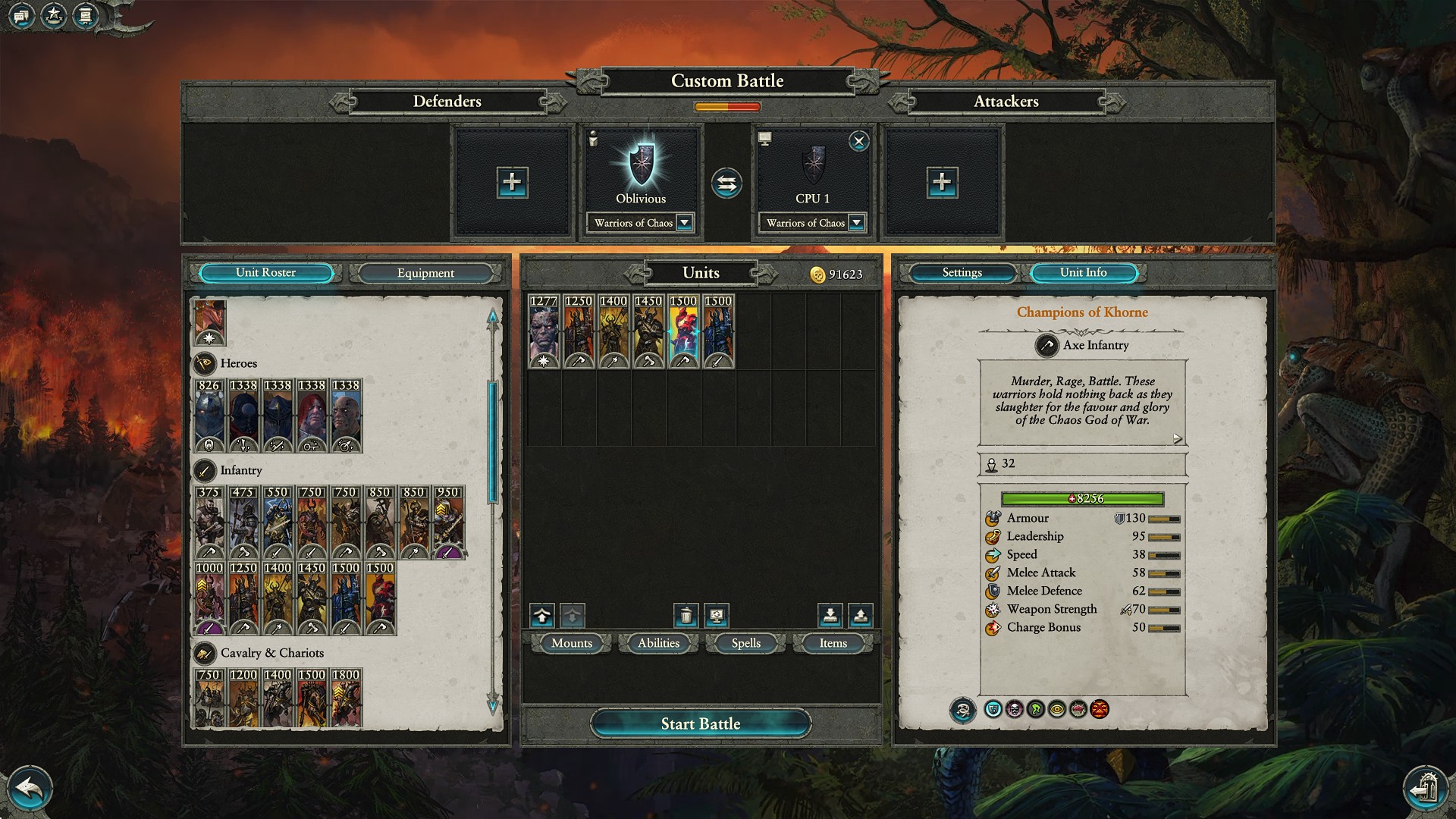Open Oblivious's faction dropdown
The height and width of the screenshot is (819, 1456).
684,223
